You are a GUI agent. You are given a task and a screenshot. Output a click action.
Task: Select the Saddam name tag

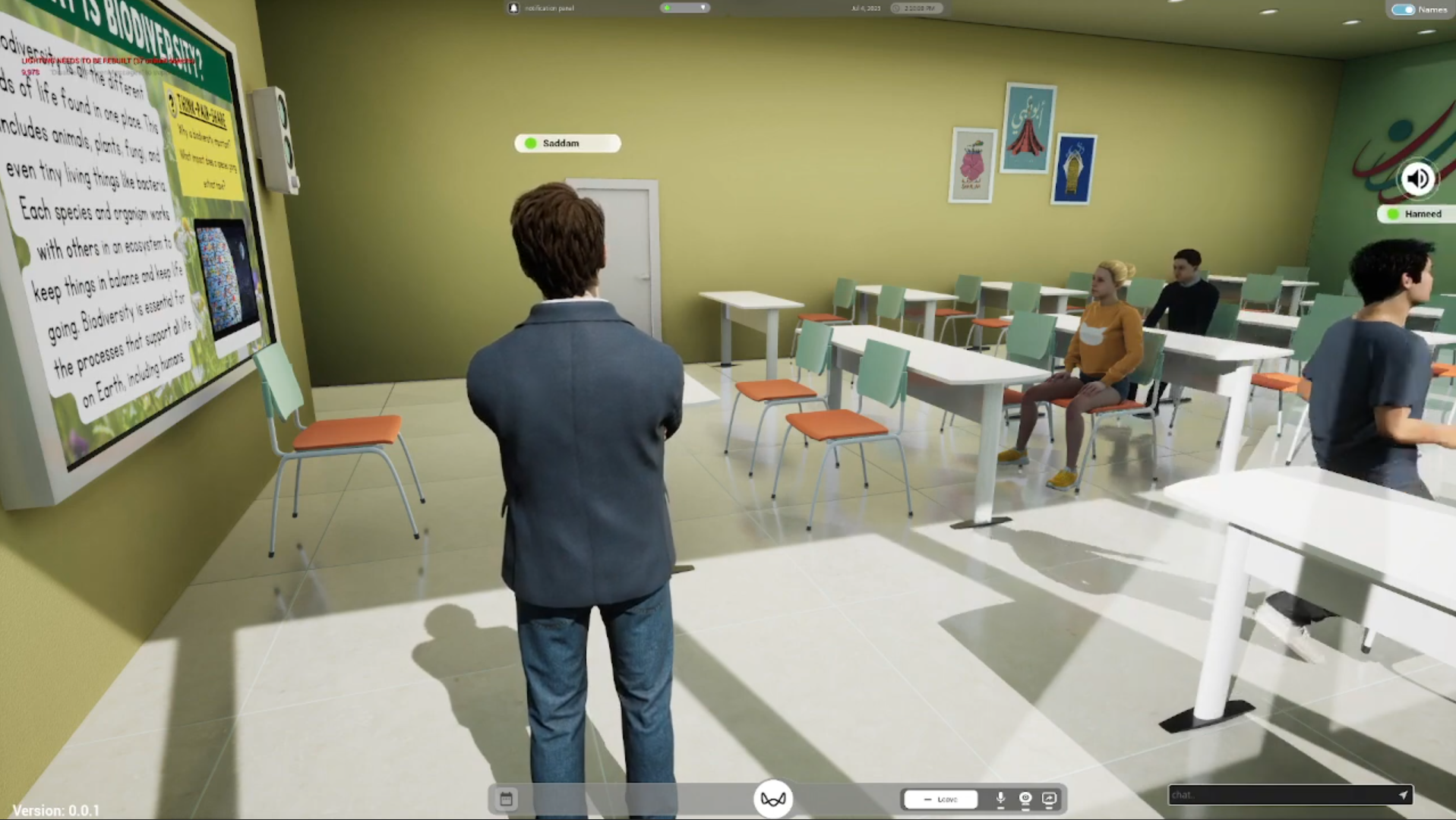[567, 143]
